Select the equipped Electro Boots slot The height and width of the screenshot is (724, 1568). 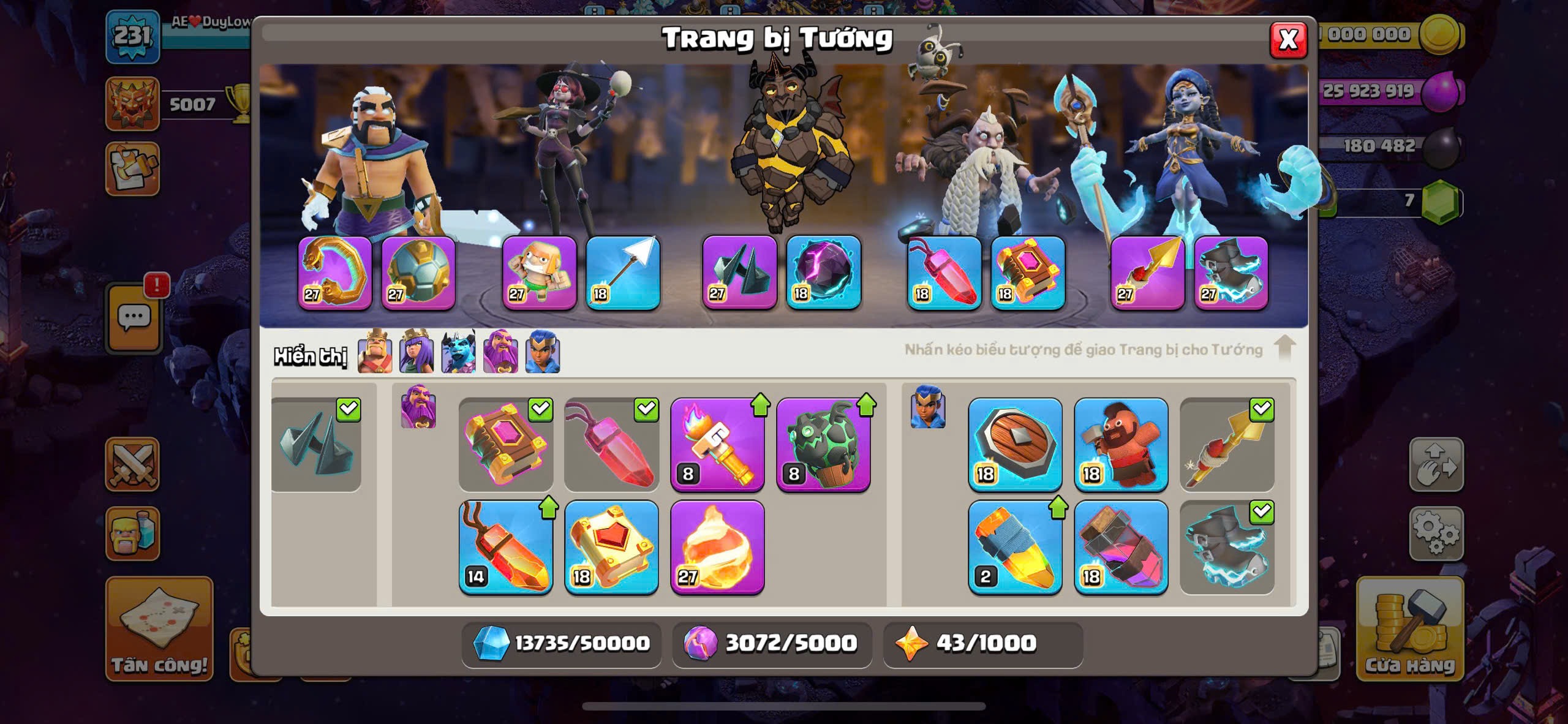(1231, 272)
